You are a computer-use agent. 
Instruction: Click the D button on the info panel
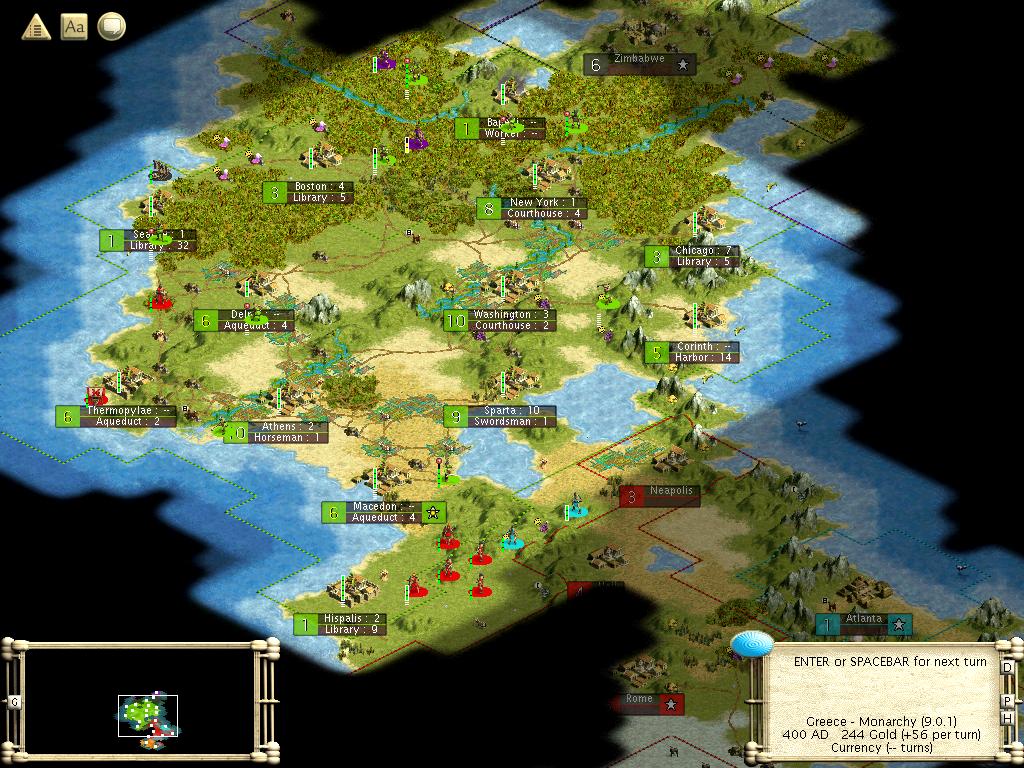1007,667
